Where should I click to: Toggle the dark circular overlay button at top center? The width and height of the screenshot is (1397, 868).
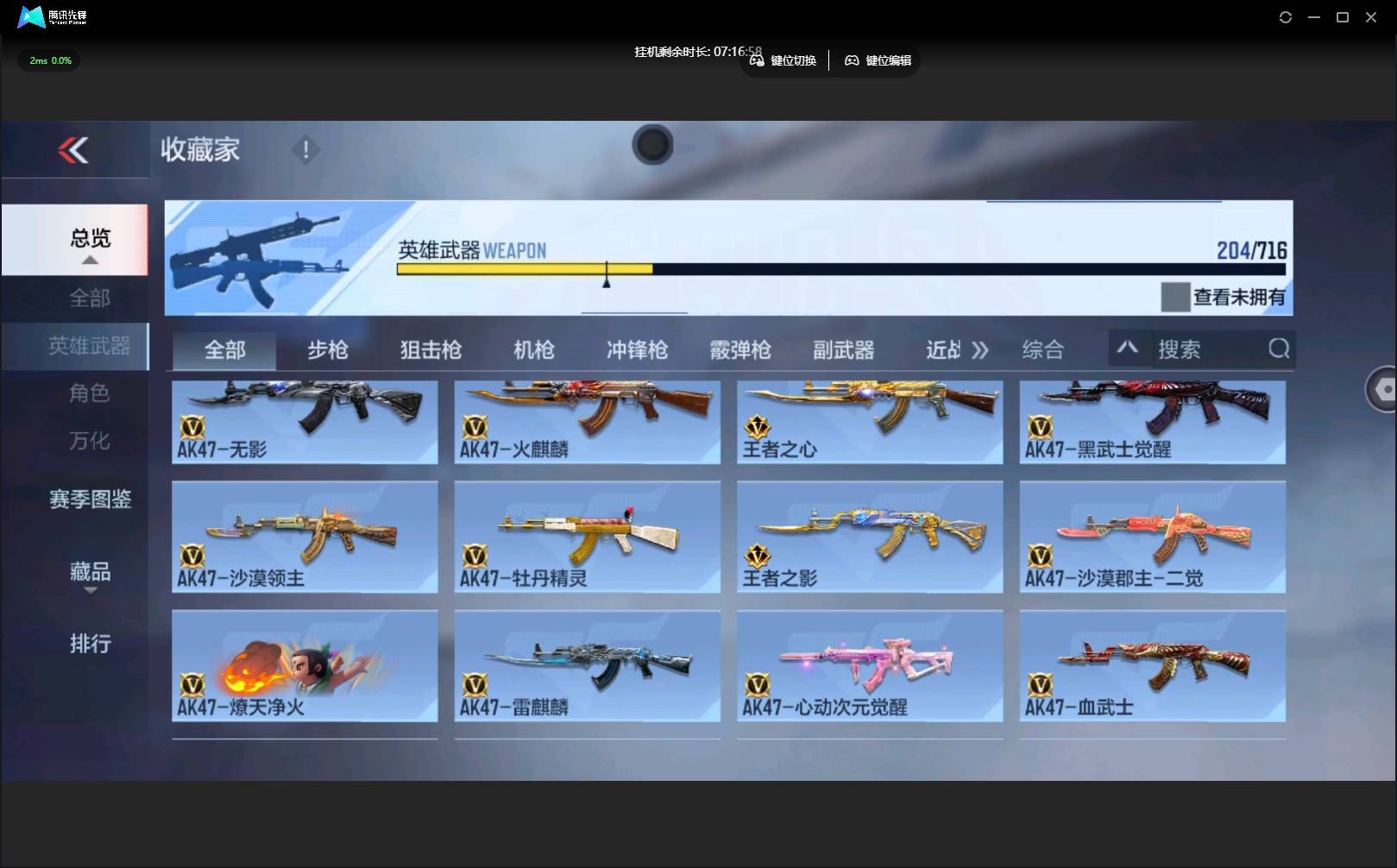[653, 145]
